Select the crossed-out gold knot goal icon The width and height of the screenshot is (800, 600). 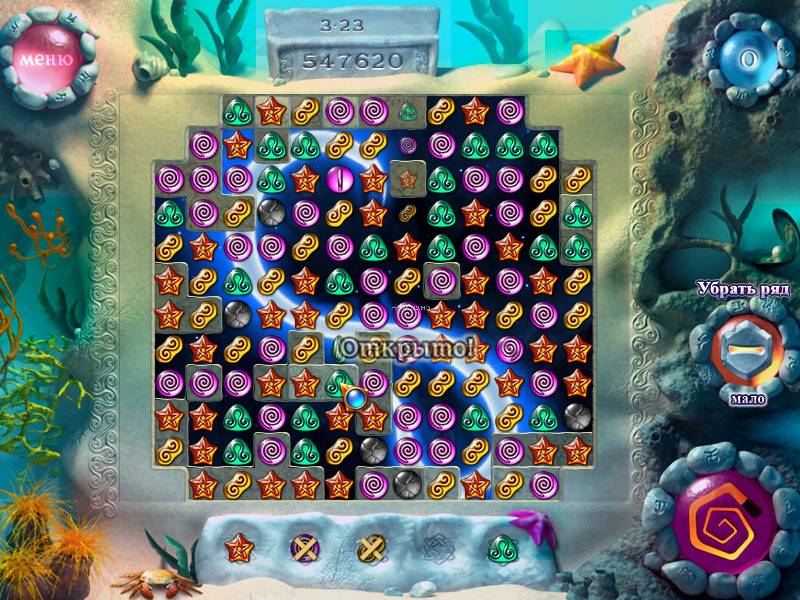pyautogui.click(x=372, y=547)
